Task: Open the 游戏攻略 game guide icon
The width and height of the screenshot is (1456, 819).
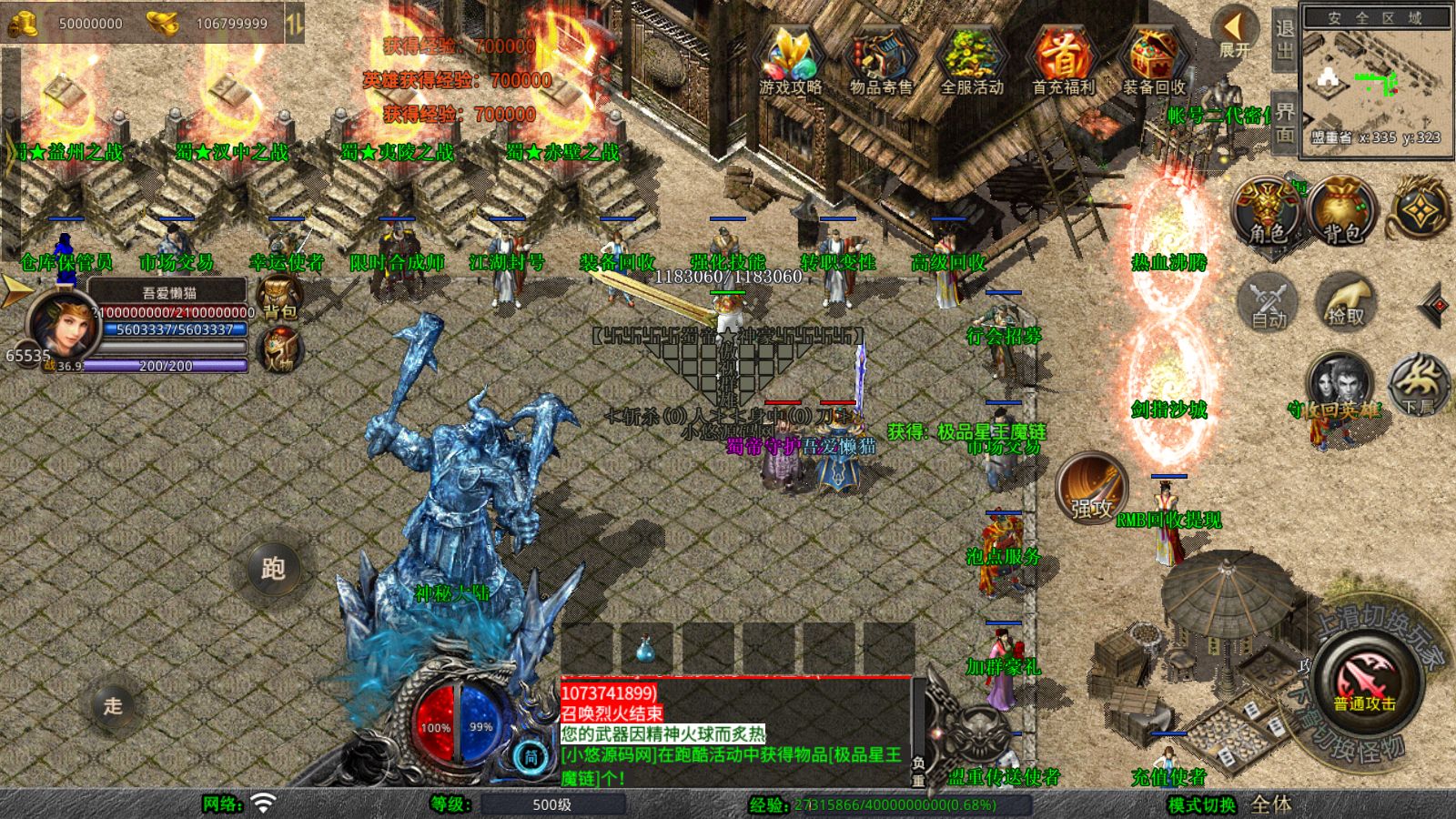Action: pos(790,59)
